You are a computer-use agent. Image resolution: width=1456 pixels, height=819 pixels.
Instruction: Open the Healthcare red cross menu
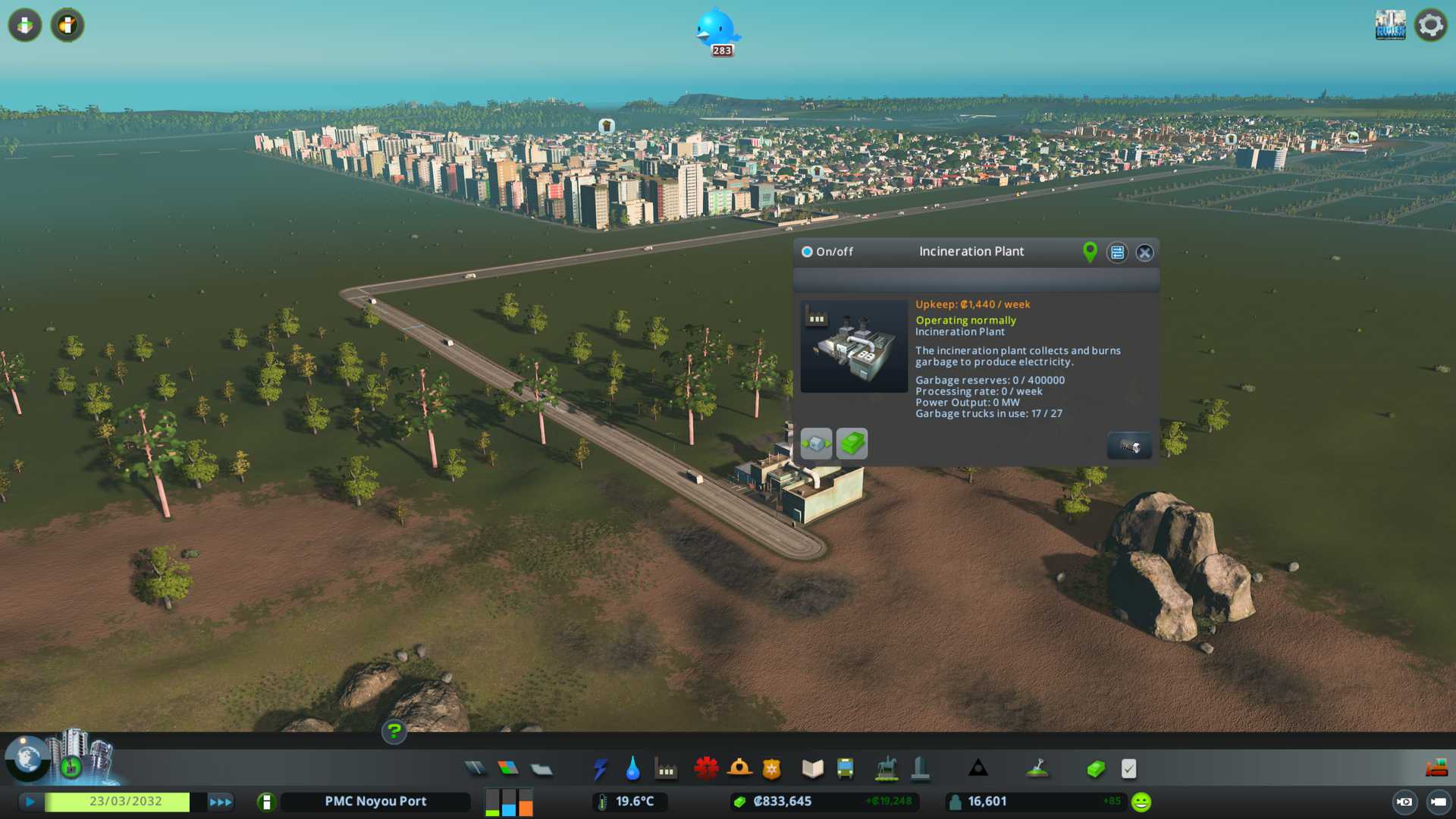[x=706, y=769]
